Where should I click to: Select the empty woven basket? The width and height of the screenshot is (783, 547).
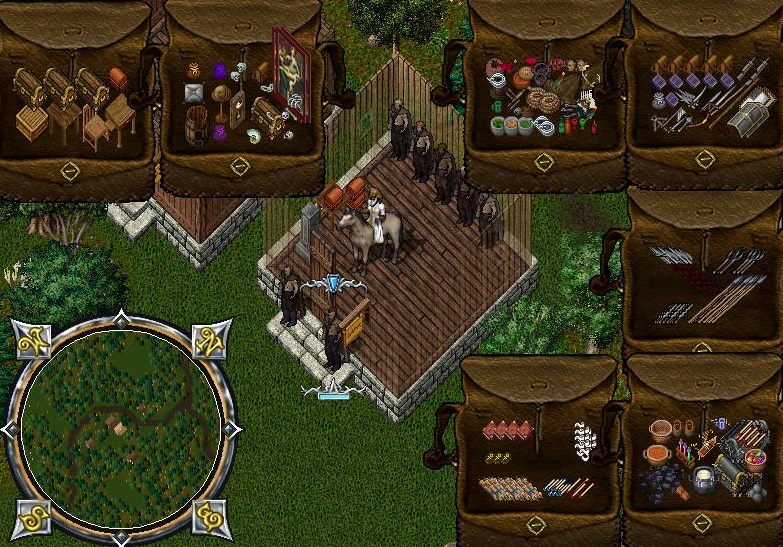point(660,430)
